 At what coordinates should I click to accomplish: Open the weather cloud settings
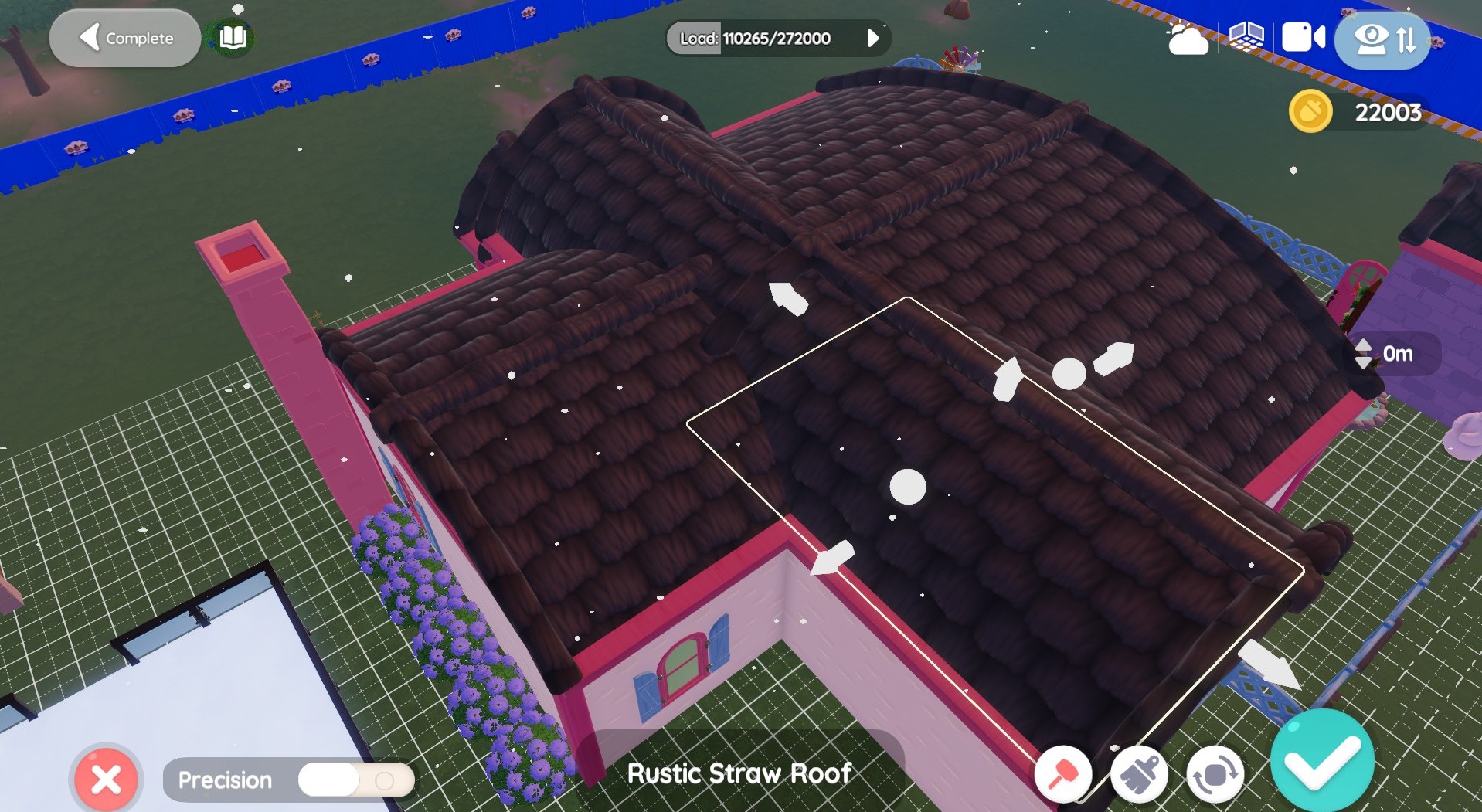(1187, 39)
